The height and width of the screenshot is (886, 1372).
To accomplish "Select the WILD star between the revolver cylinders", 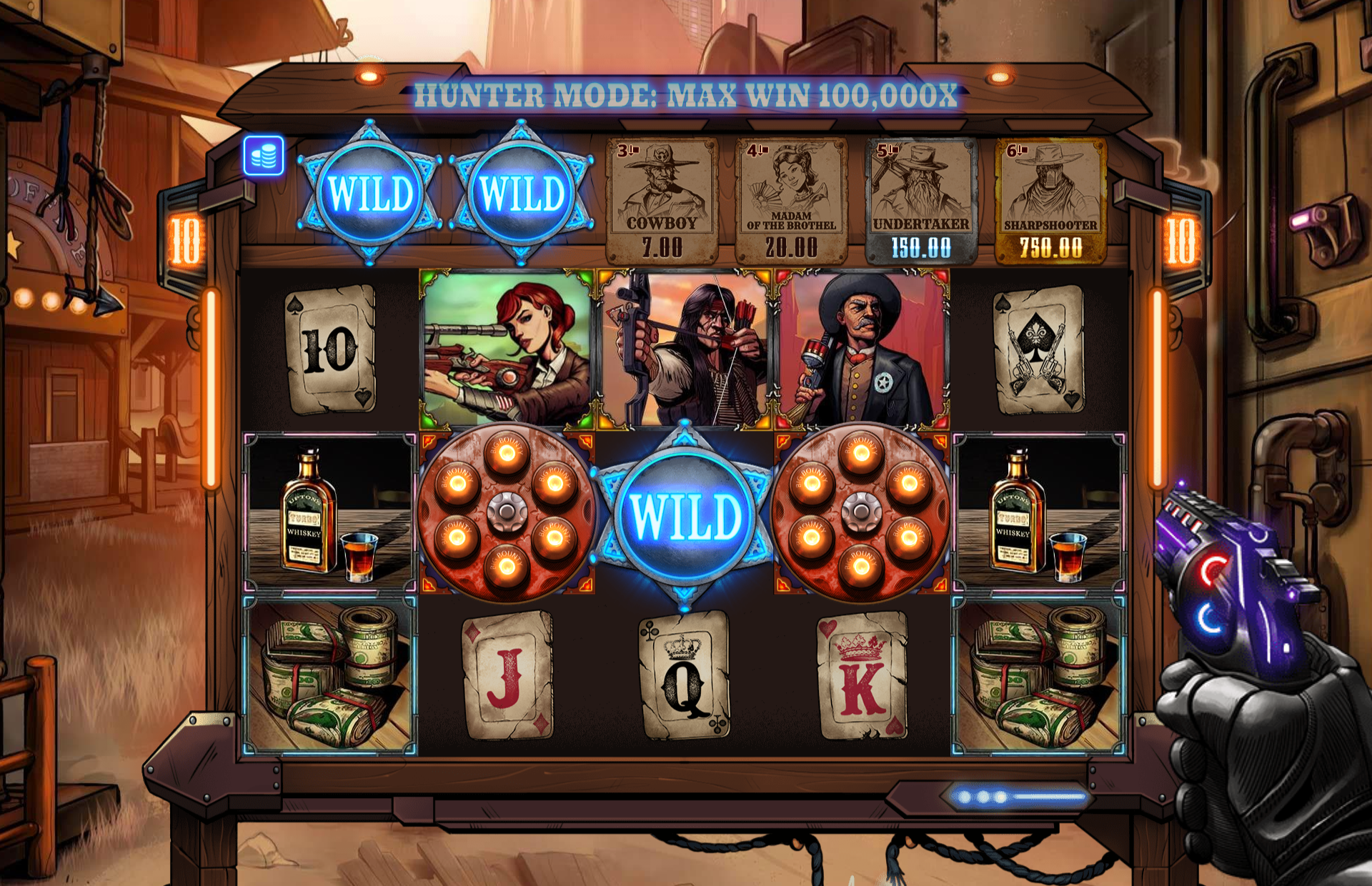I will [x=685, y=516].
